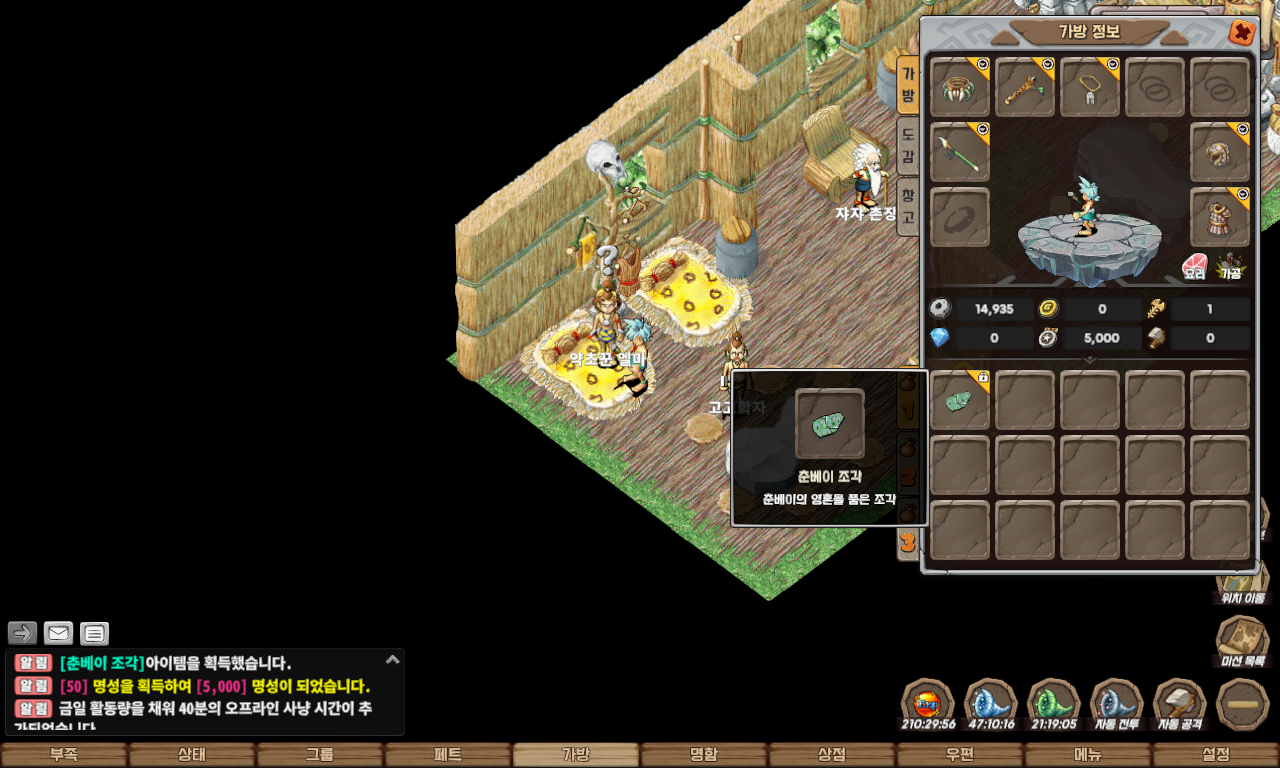Open the 요리 cooking button

pyautogui.click(x=1195, y=266)
